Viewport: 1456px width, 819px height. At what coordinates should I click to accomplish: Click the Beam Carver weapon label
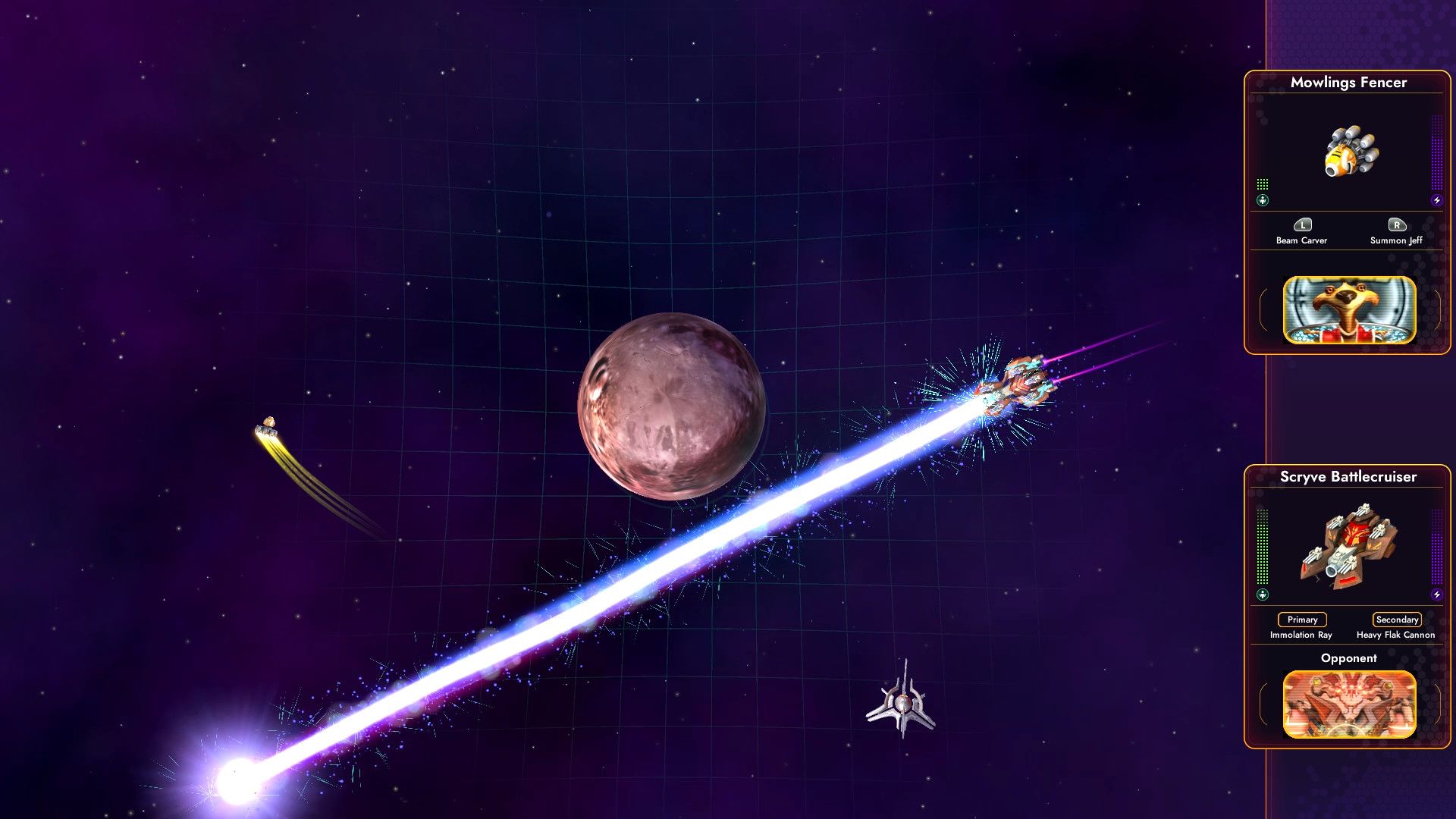(x=1301, y=240)
